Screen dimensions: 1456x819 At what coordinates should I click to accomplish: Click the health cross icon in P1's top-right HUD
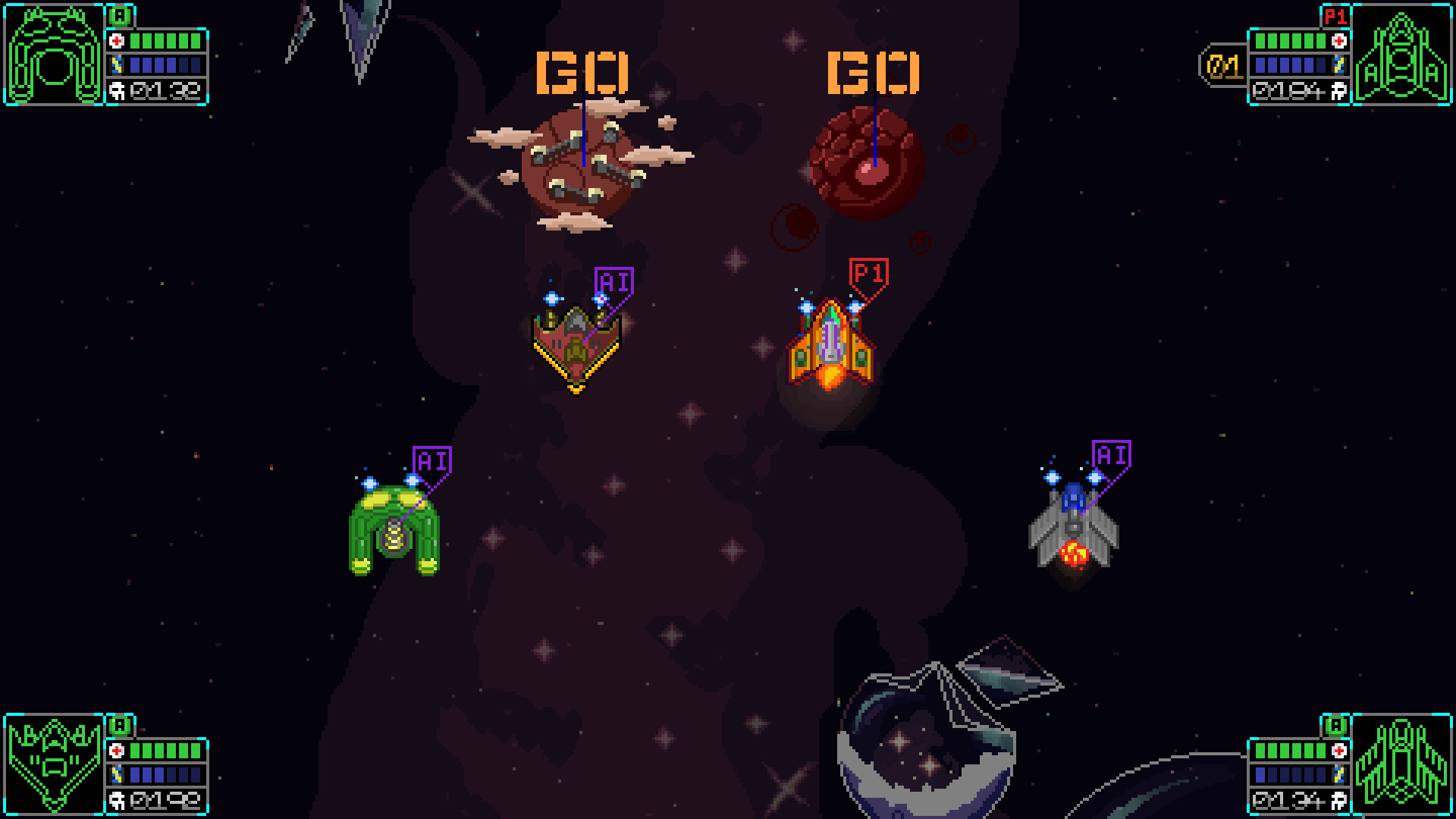(1339, 40)
